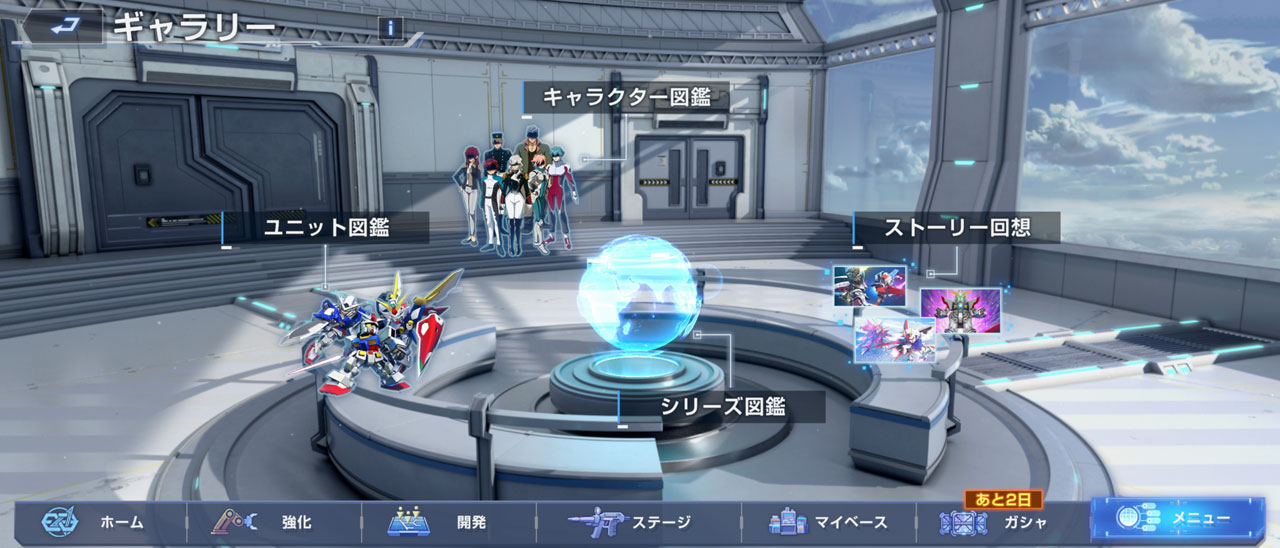Open the gallery info icon
The height and width of the screenshot is (548, 1280).
(x=391, y=28)
